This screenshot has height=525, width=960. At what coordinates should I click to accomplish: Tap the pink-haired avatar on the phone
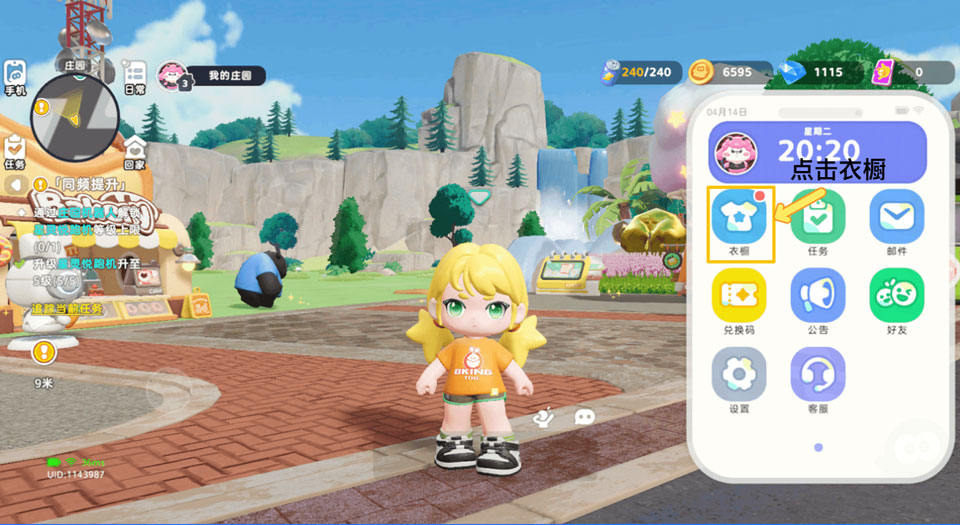click(x=735, y=152)
